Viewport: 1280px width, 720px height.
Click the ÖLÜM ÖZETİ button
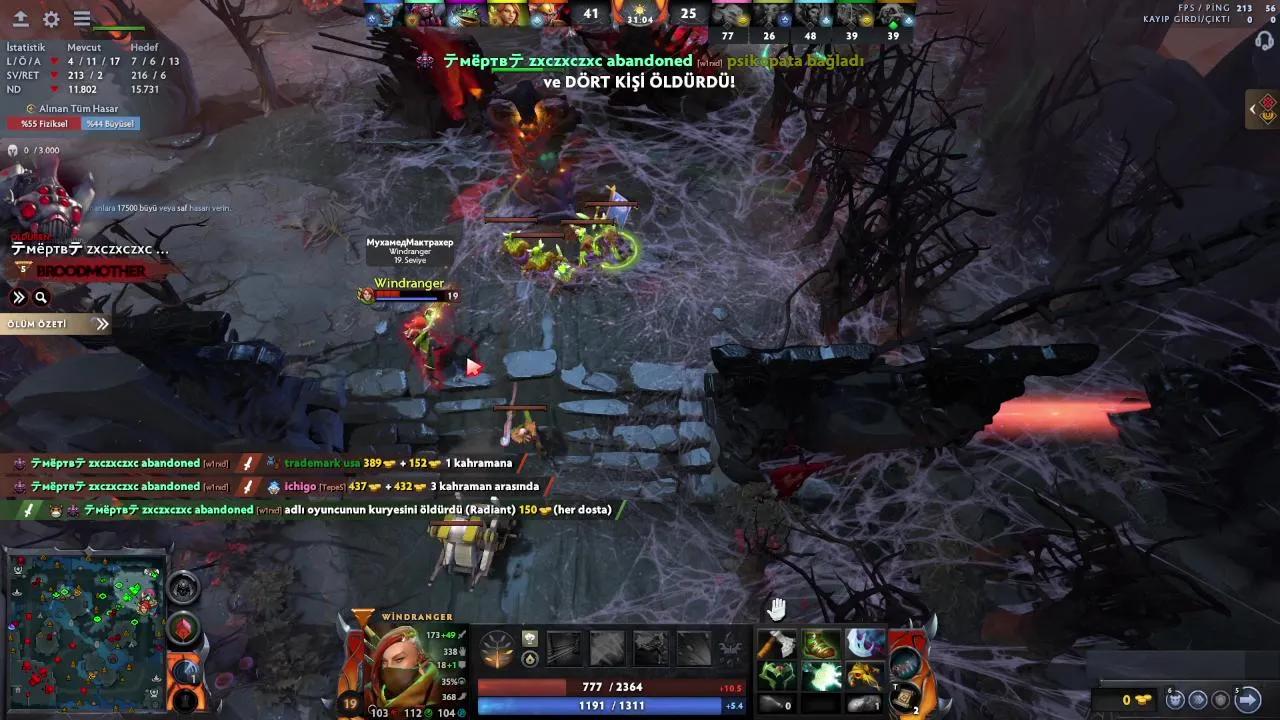40,323
